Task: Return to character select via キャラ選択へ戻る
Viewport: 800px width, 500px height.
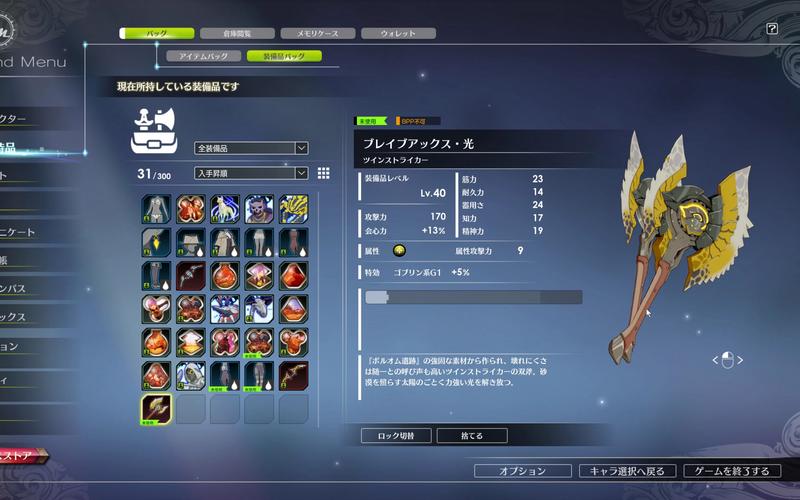Action: click(x=627, y=470)
